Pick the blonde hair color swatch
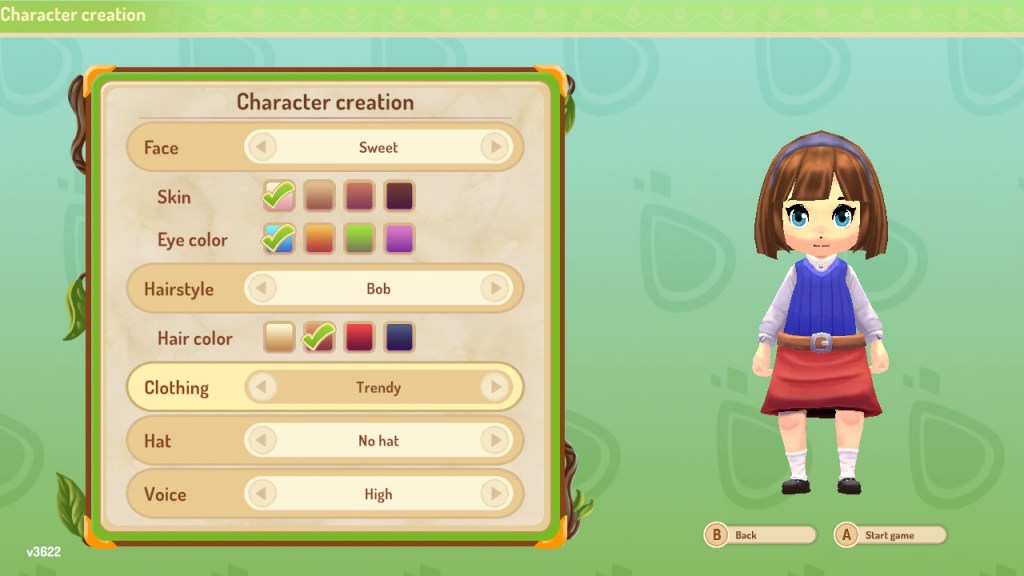Viewport: 1024px width, 576px height. point(279,337)
